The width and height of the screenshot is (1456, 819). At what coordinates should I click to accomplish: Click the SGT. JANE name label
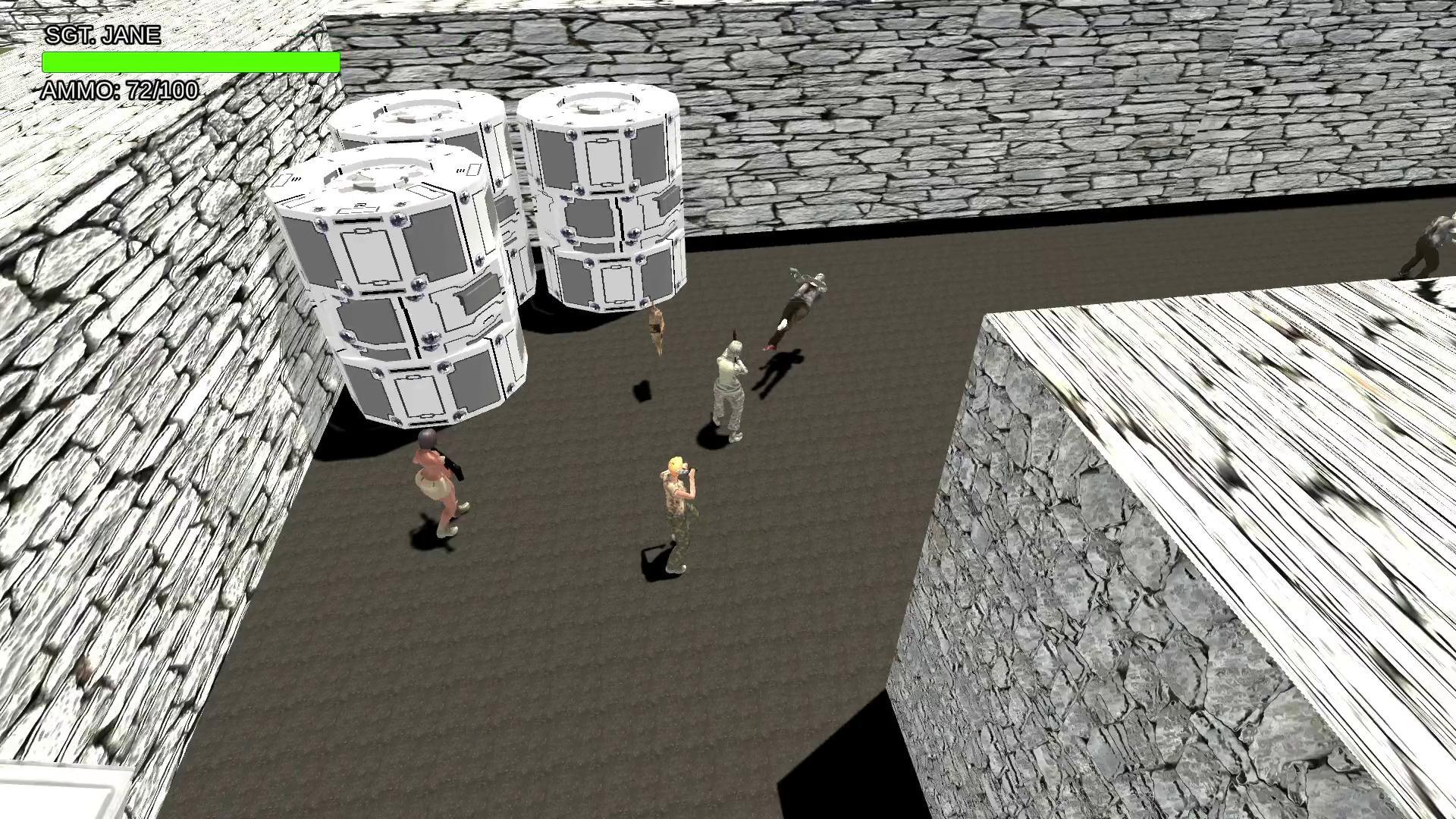[102, 34]
